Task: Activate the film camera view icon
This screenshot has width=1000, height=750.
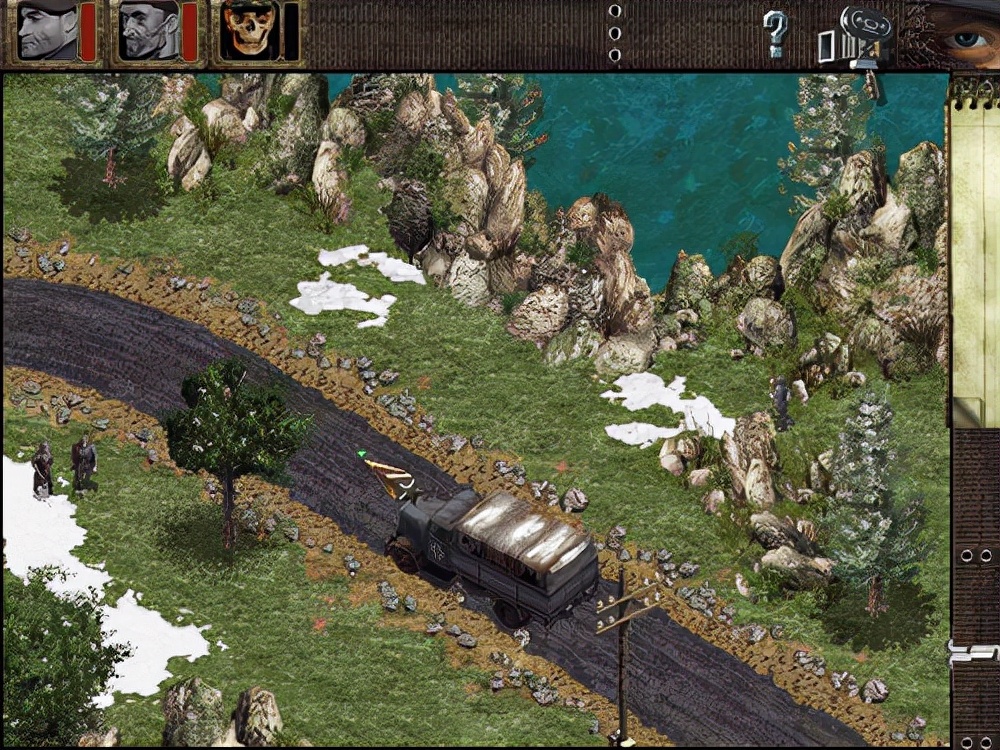Action: (x=860, y=37)
